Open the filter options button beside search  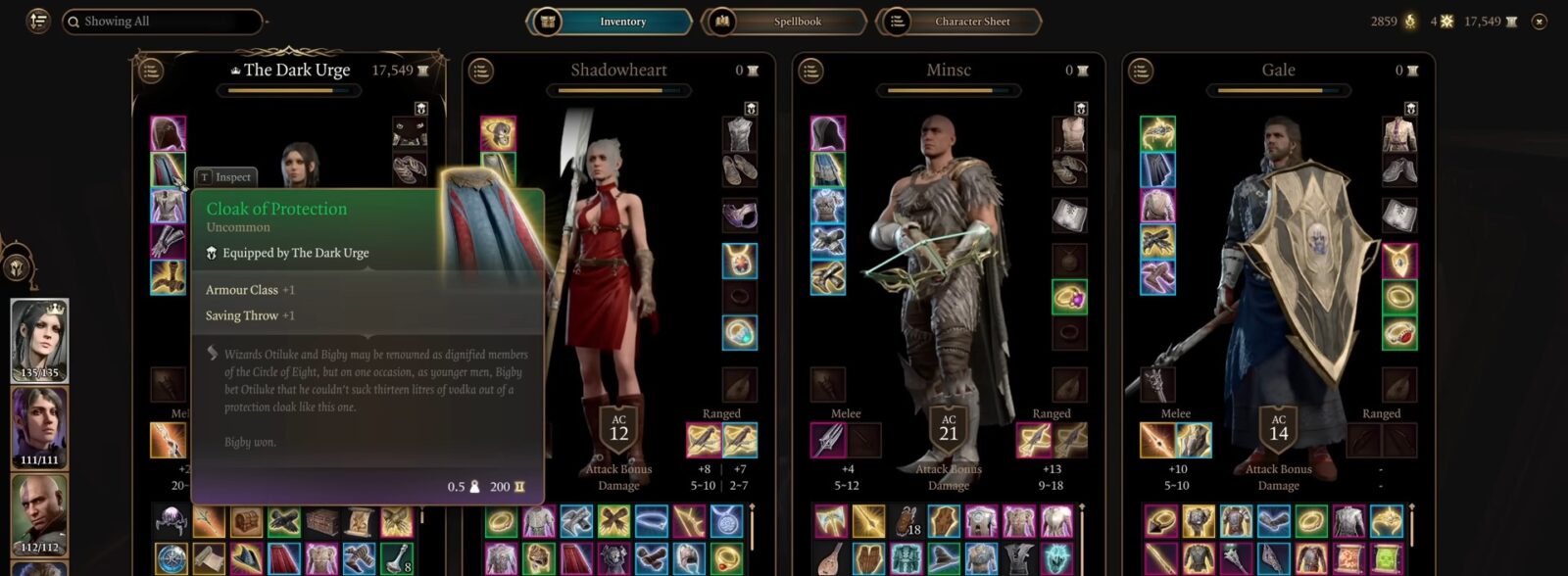(x=37, y=21)
